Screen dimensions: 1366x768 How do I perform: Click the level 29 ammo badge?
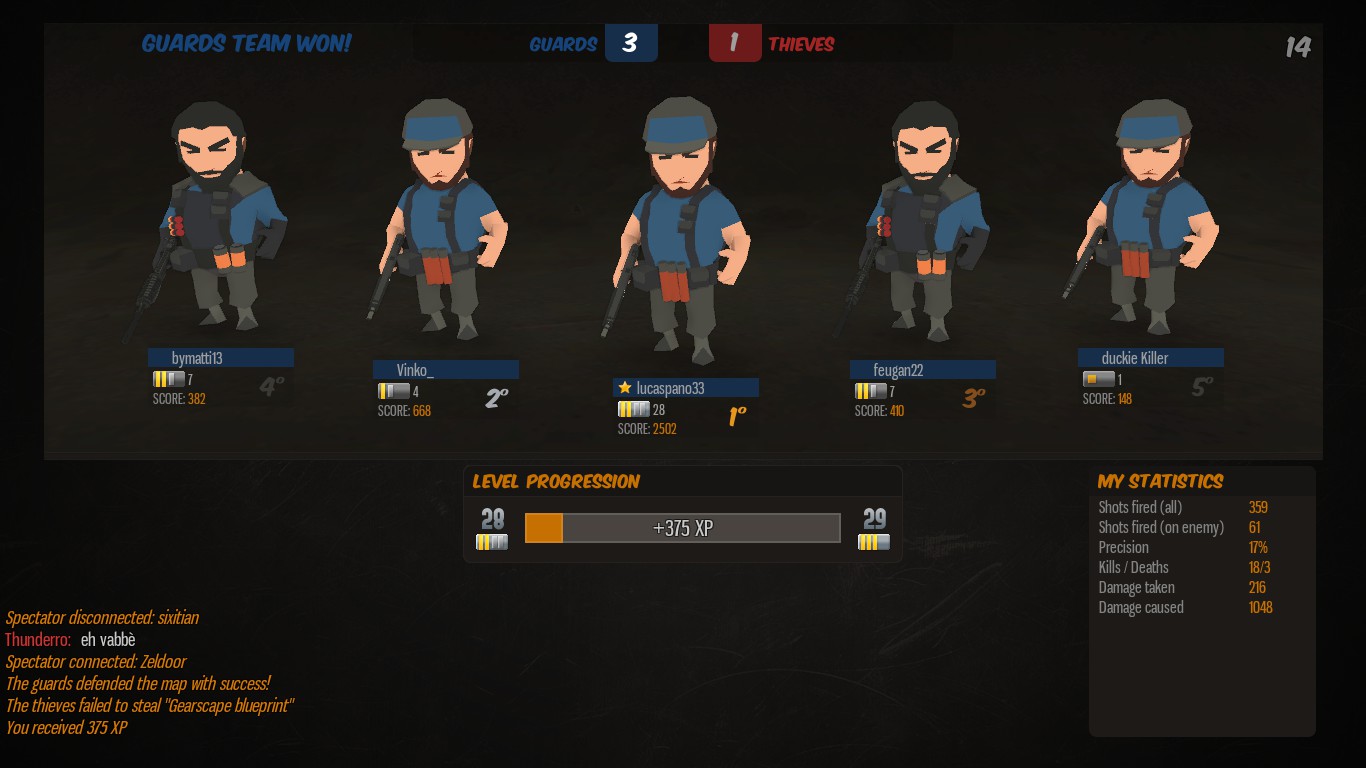coord(873,543)
